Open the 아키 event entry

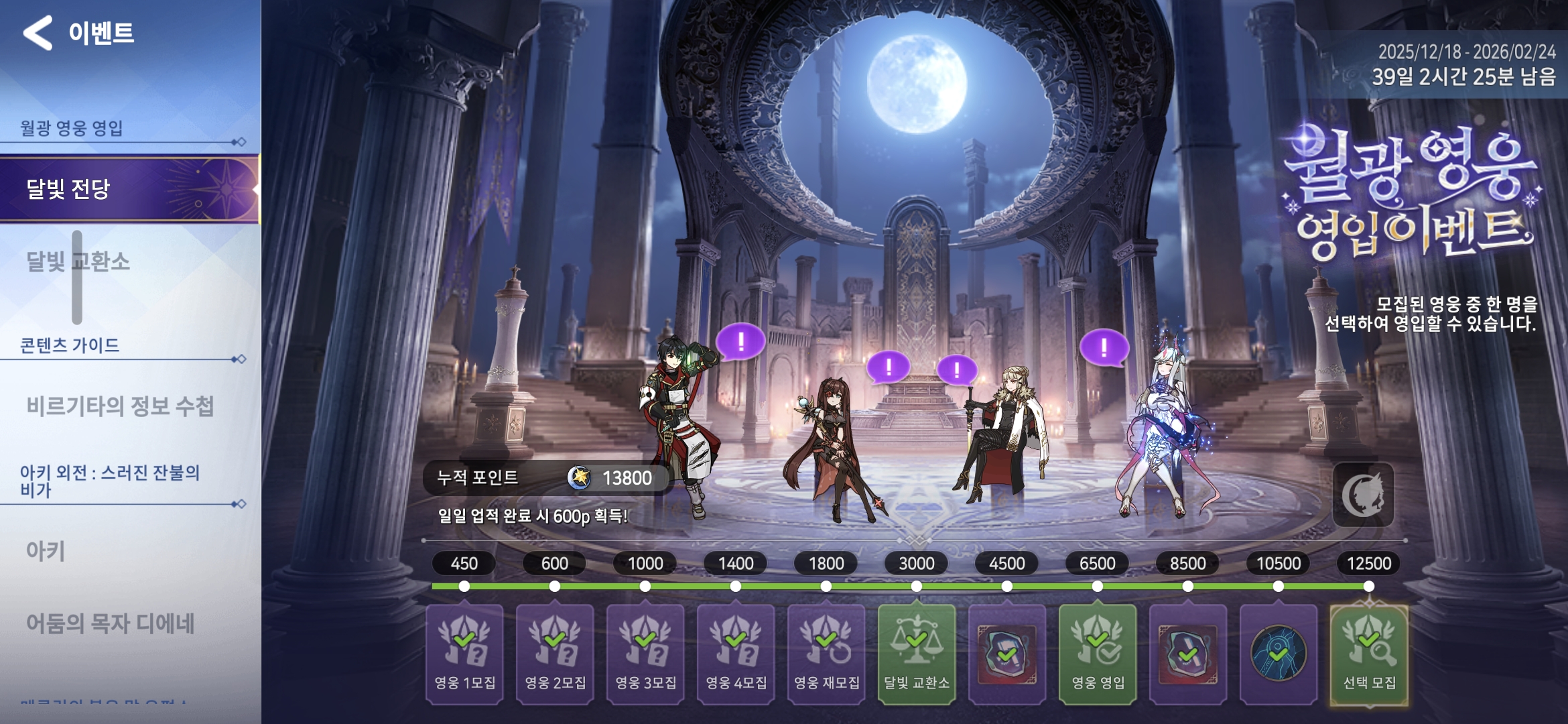tap(47, 551)
